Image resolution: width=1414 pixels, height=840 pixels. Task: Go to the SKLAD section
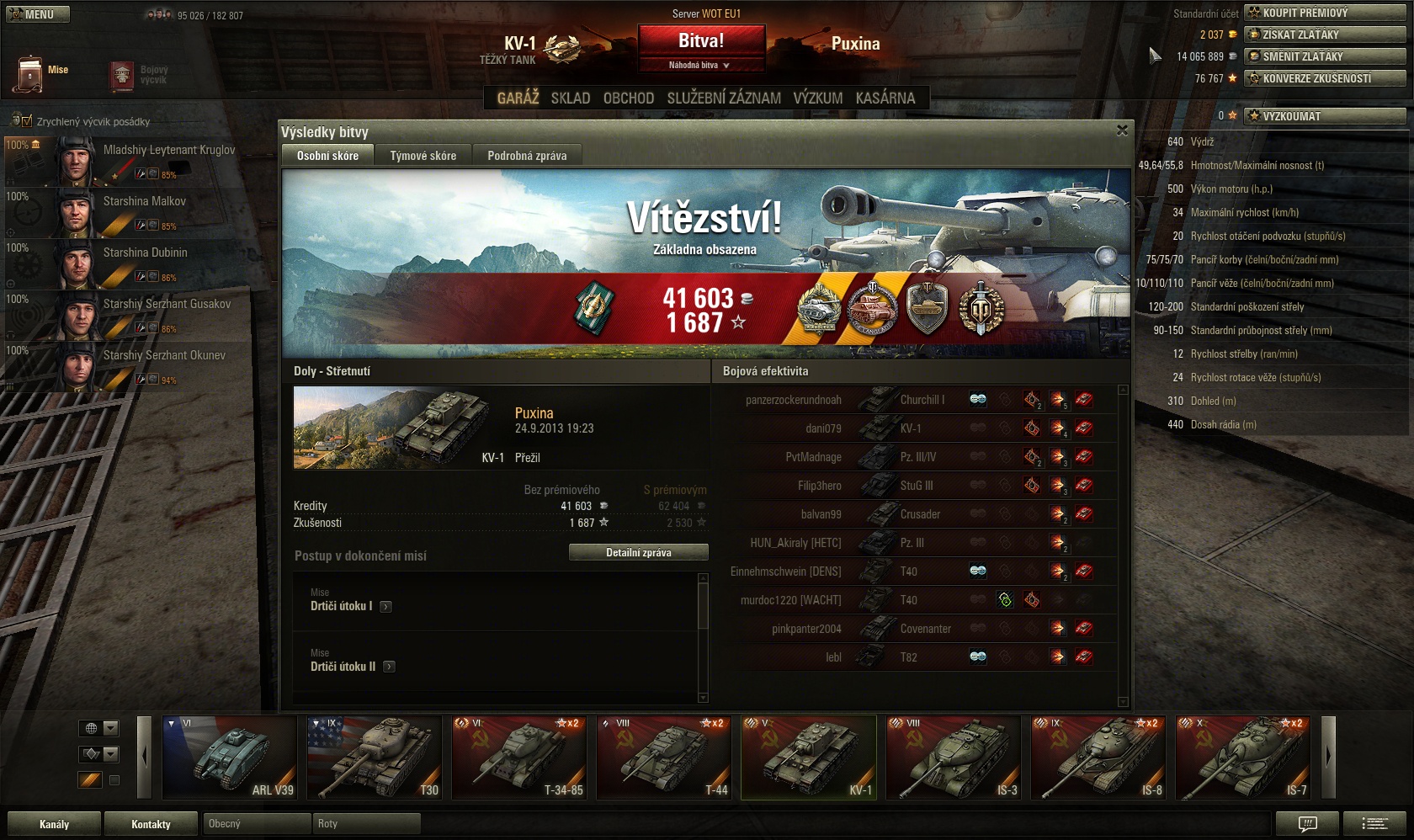(x=571, y=98)
